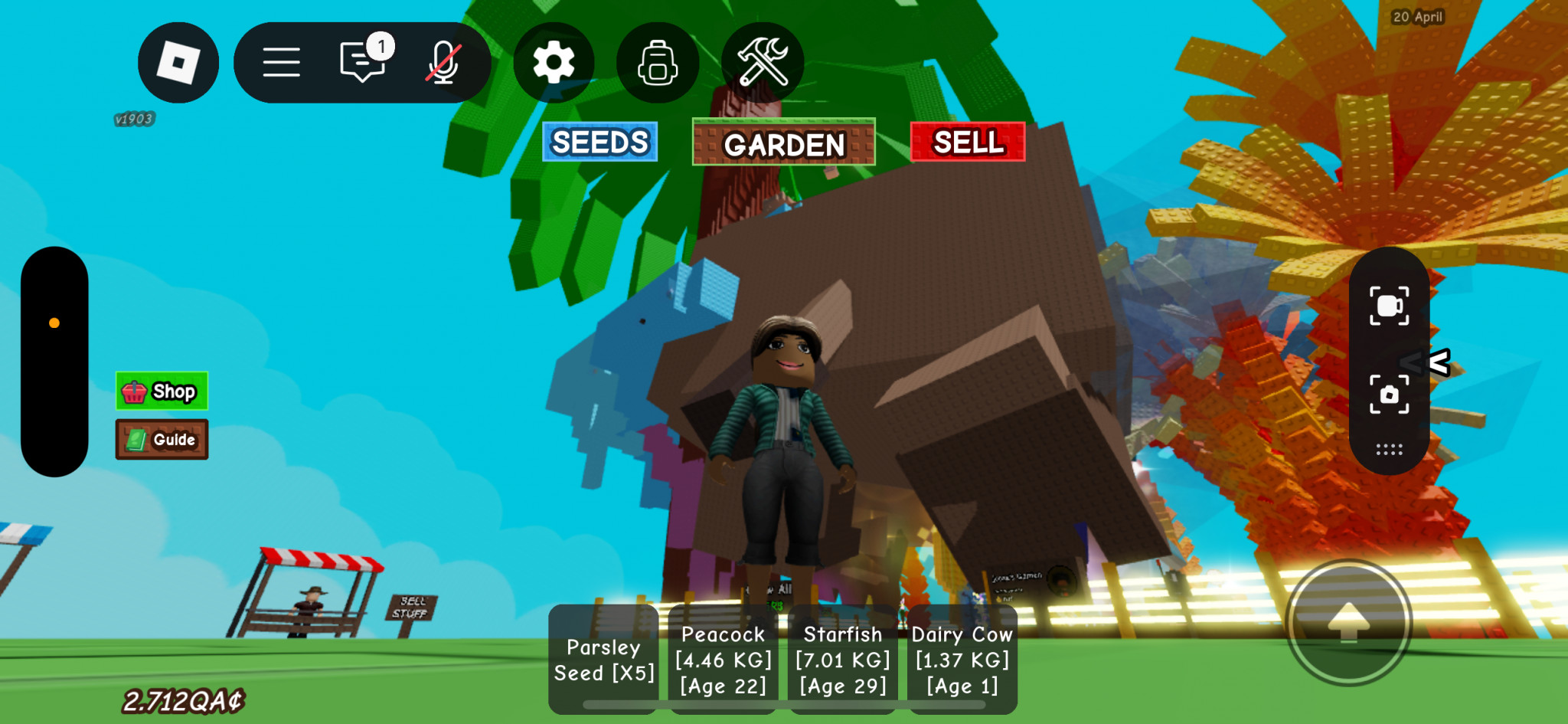This screenshot has height=724, width=1568.
Task: Choose the Starfish hotbar slot
Action: (x=842, y=660)
